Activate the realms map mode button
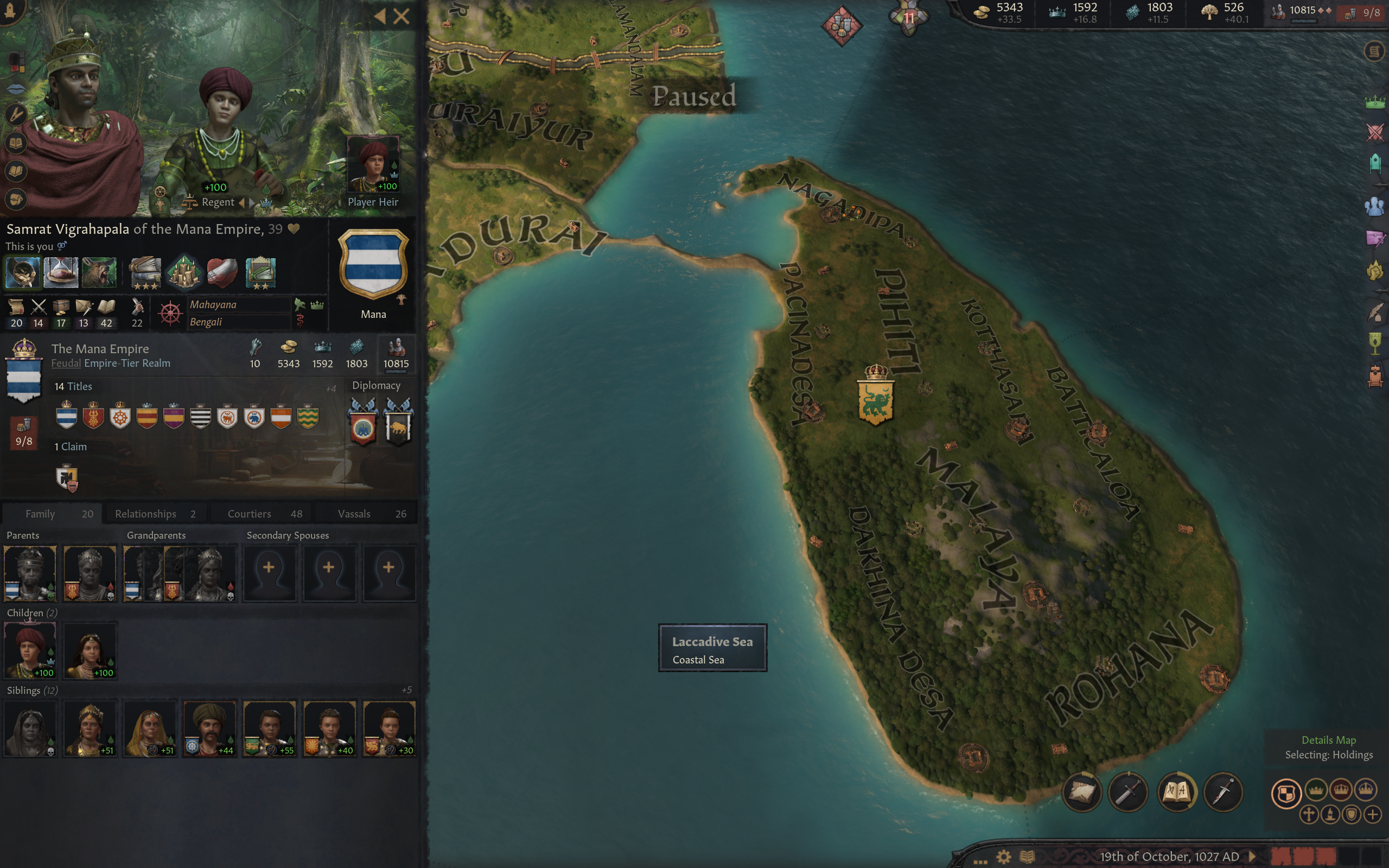Screen dimensions: 1389x868 1286,794
